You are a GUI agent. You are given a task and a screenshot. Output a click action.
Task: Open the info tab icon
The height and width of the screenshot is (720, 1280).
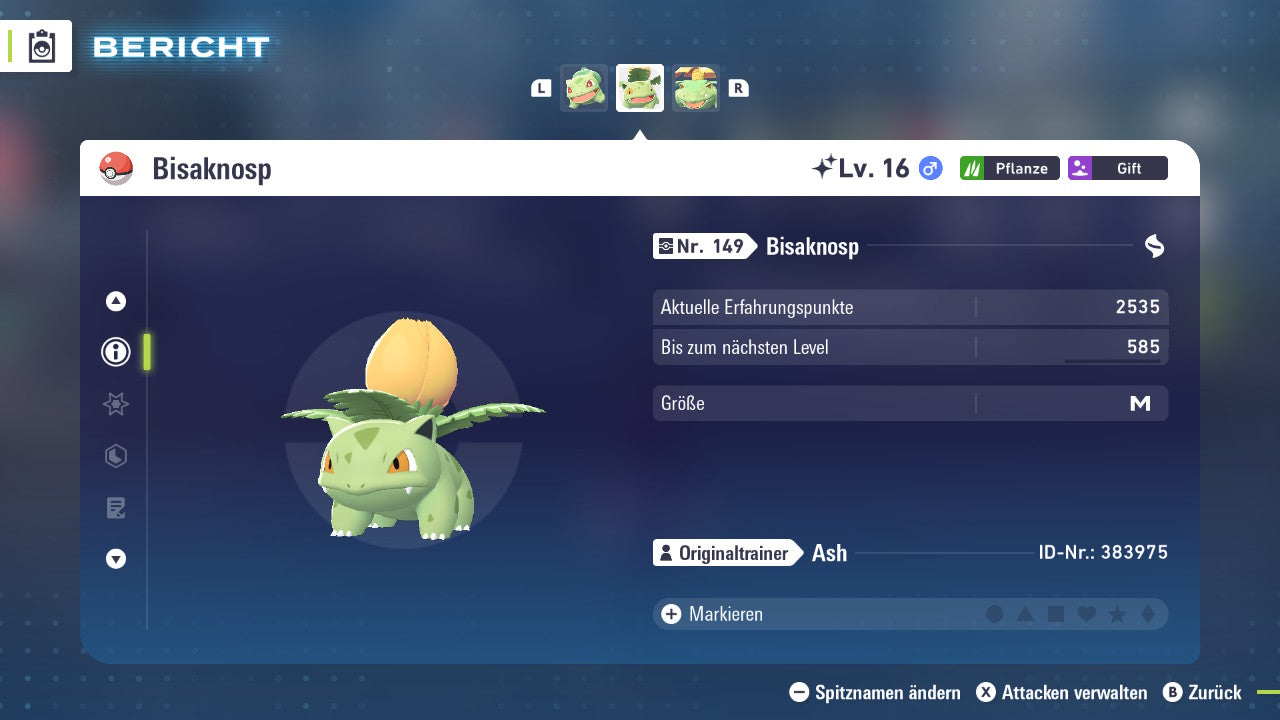click(x=116, y=352)
